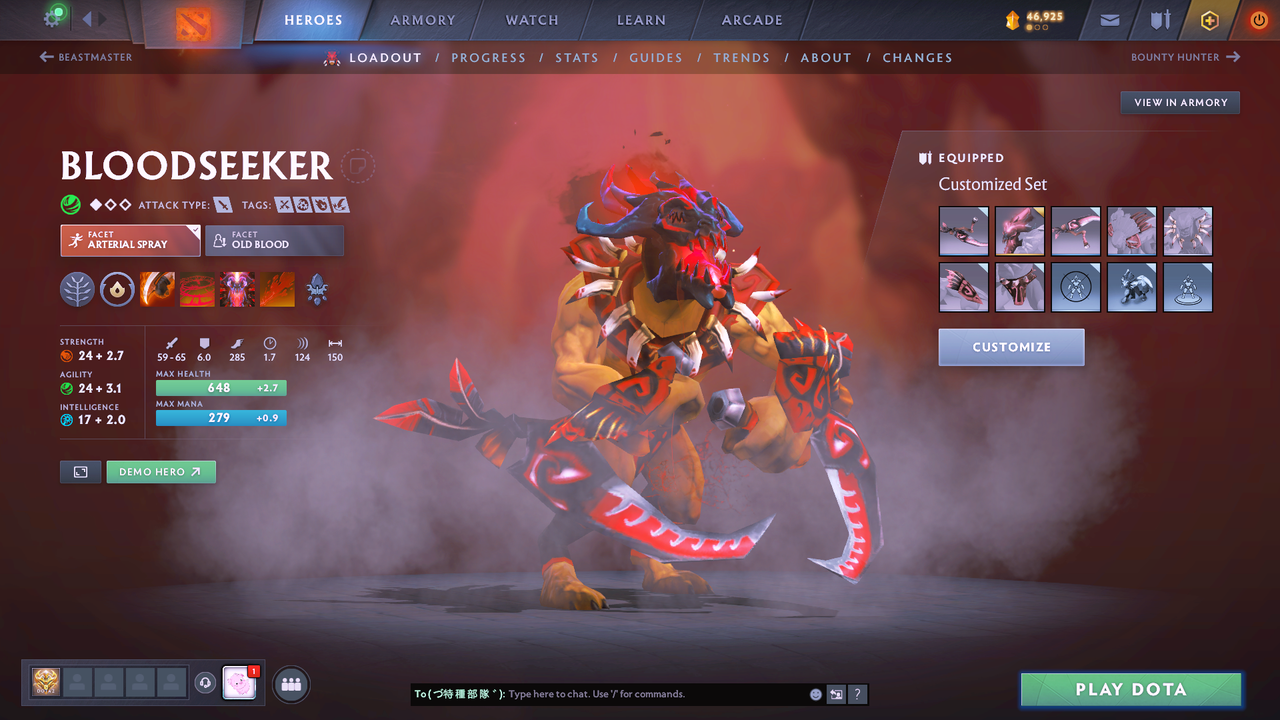1280x720 pixels.
Task: Click the armory shield-and-sword icon
Action: point(1158,20)
